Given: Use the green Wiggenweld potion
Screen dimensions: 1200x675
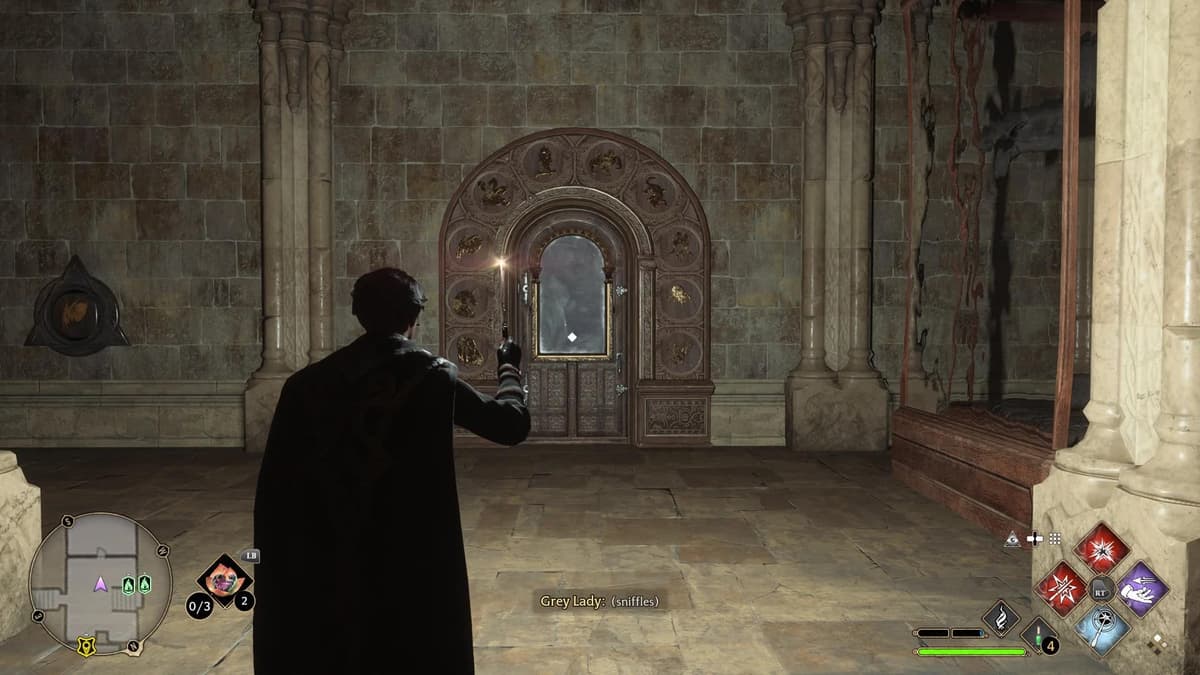Looking at the screenshot, I should tap(1036, 635).
